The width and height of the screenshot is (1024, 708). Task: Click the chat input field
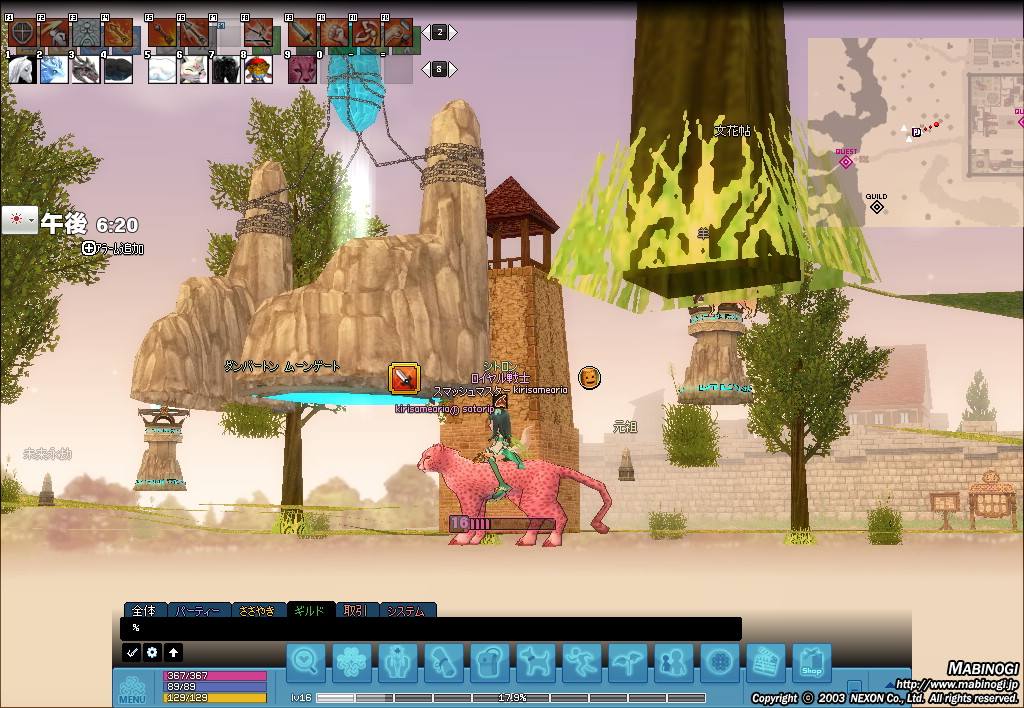pyautogui.click(x=430, y=628)
